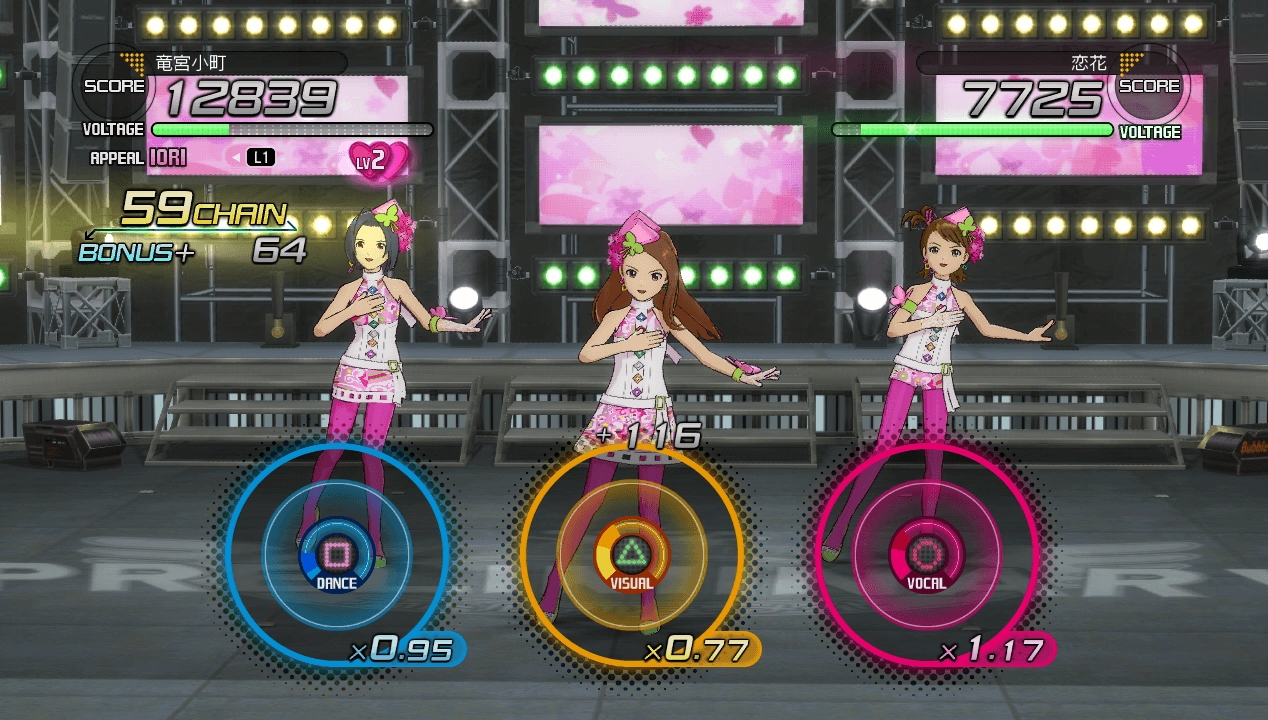1268x720 pixels.
Task: Select the IORI appeal member label
Action: pos(168,158)
